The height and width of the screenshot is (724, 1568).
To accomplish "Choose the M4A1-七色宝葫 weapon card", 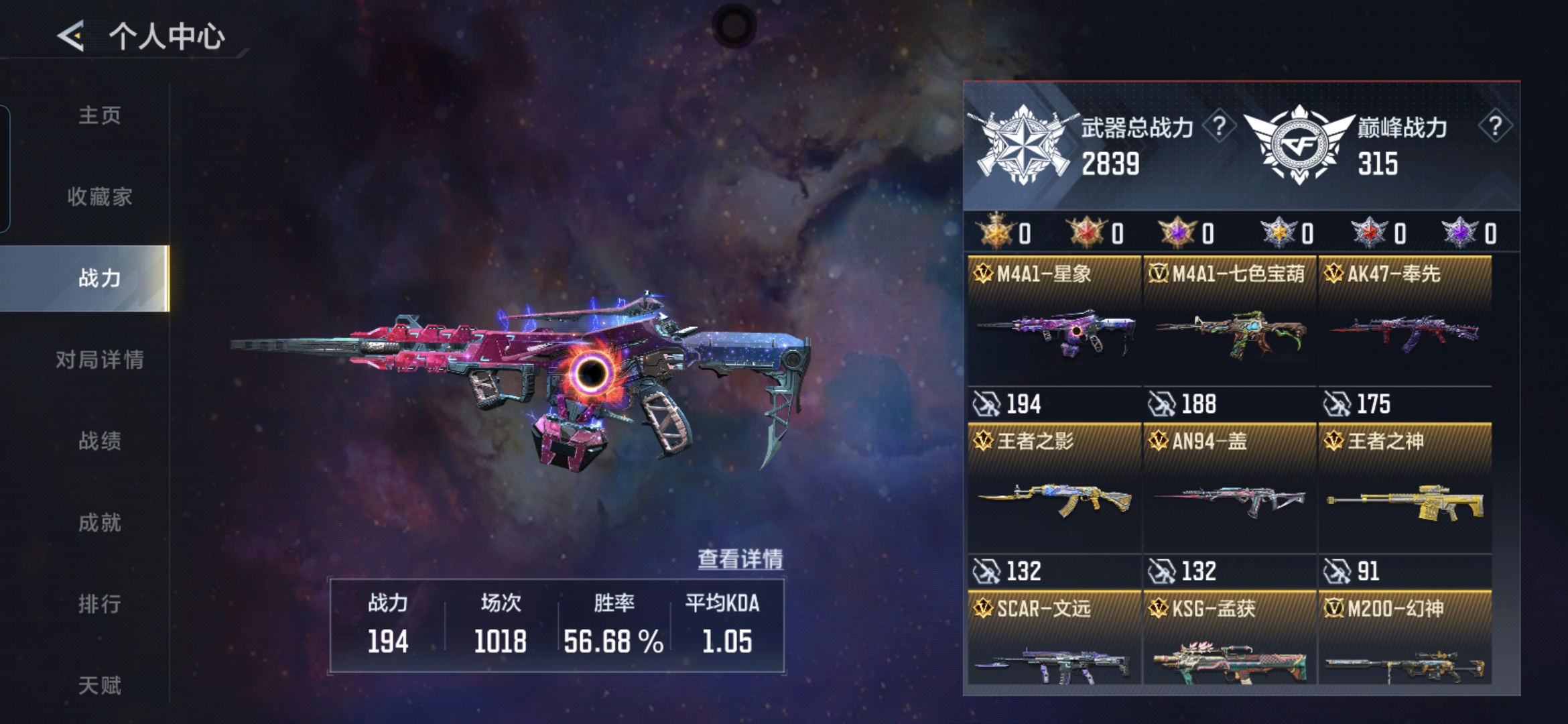I will tap(1230, 328).
